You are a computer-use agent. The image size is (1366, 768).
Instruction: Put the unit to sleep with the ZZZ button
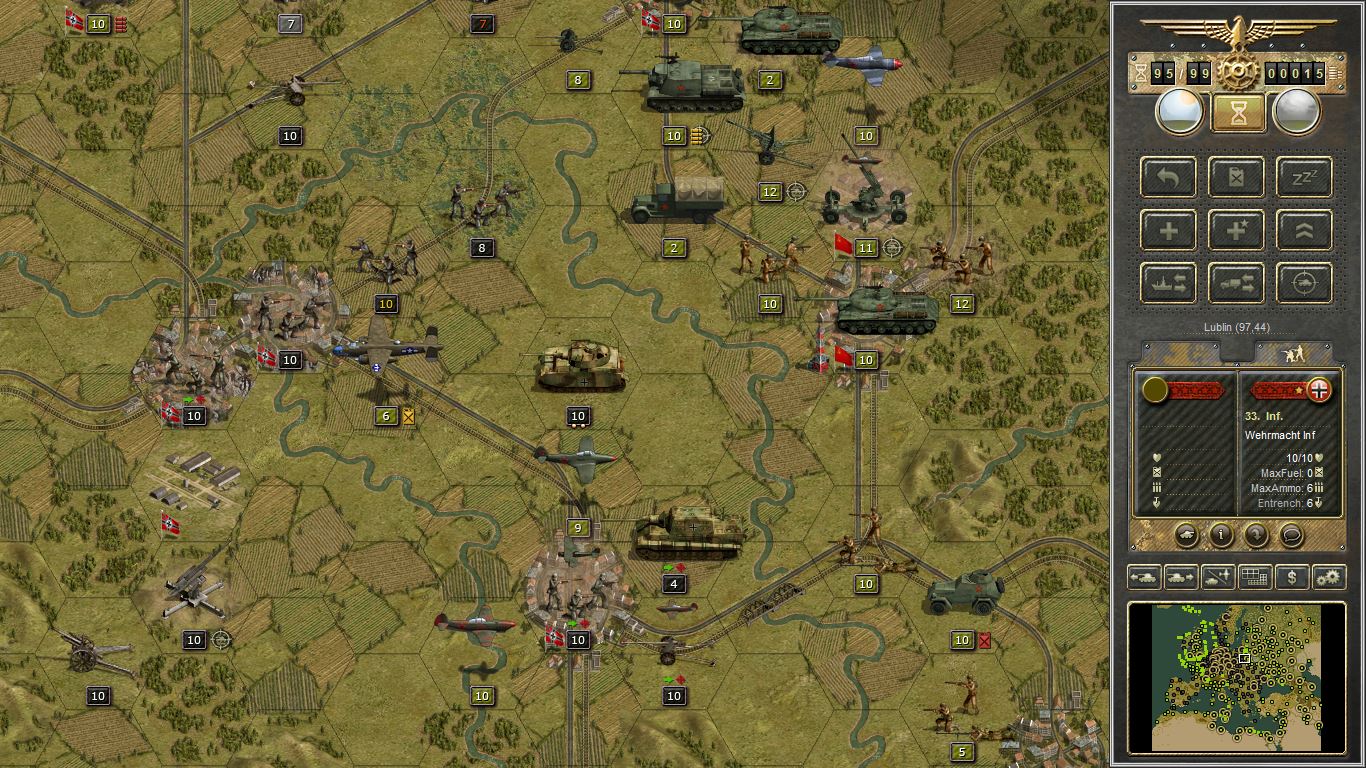tap(1305, 177)
